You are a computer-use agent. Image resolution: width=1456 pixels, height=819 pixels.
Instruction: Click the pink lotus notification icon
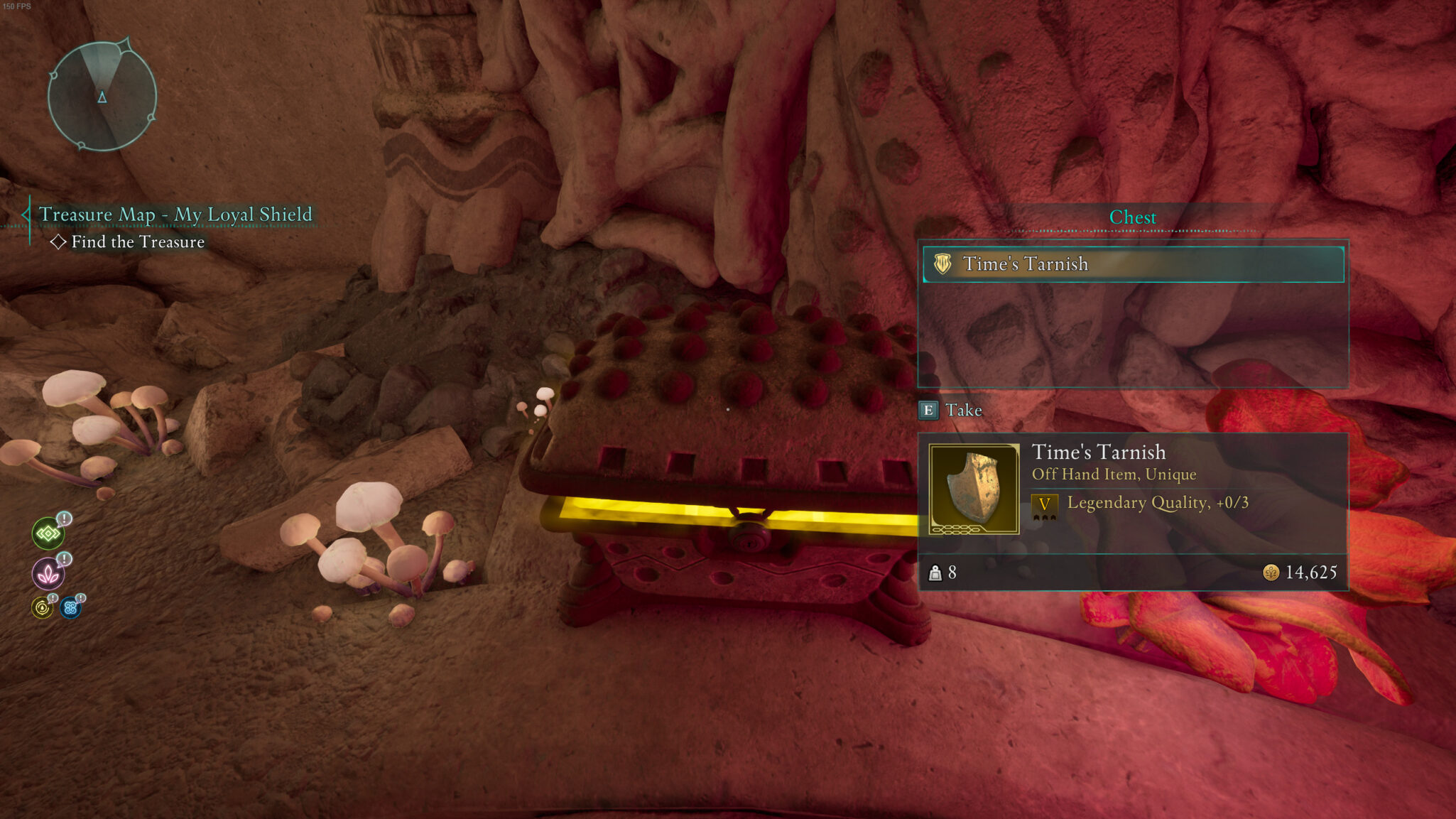click(48, 573)
